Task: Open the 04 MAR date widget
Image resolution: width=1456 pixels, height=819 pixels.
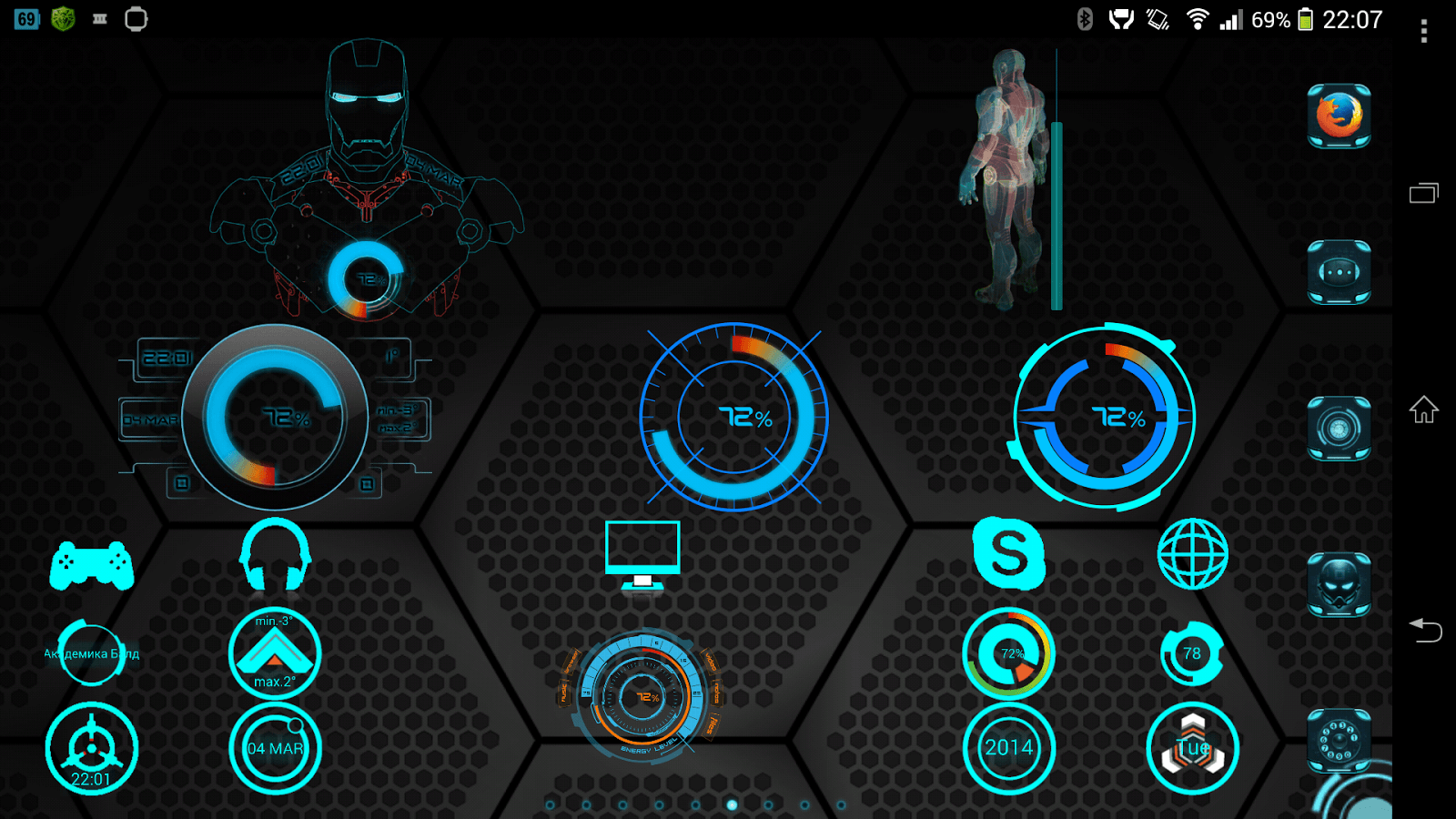Action: pos(275,746)
